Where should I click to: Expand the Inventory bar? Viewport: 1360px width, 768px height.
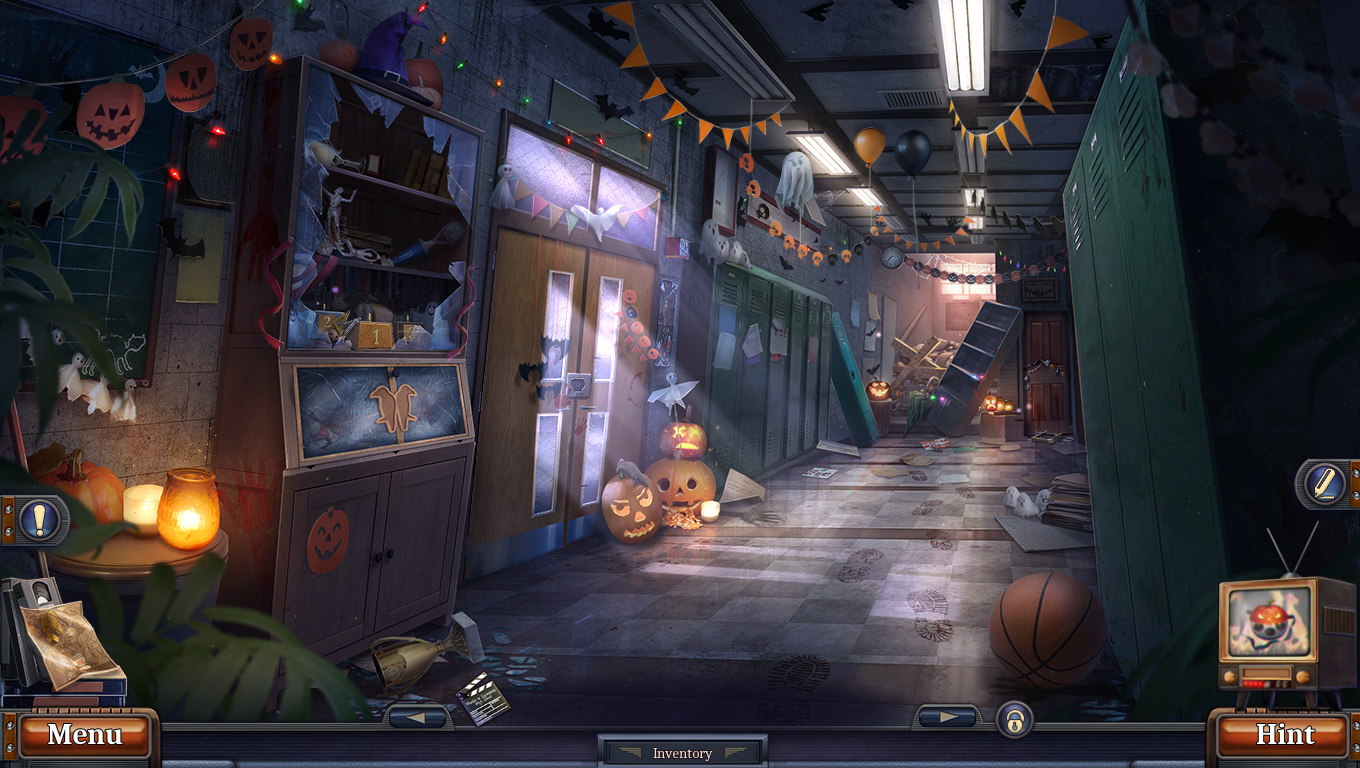(x=682, y=753)
